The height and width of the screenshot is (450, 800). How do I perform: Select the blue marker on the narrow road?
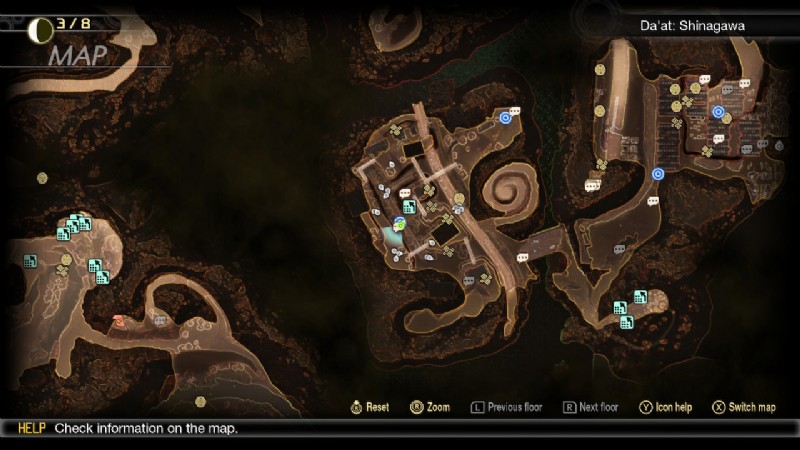click(658, 174)
